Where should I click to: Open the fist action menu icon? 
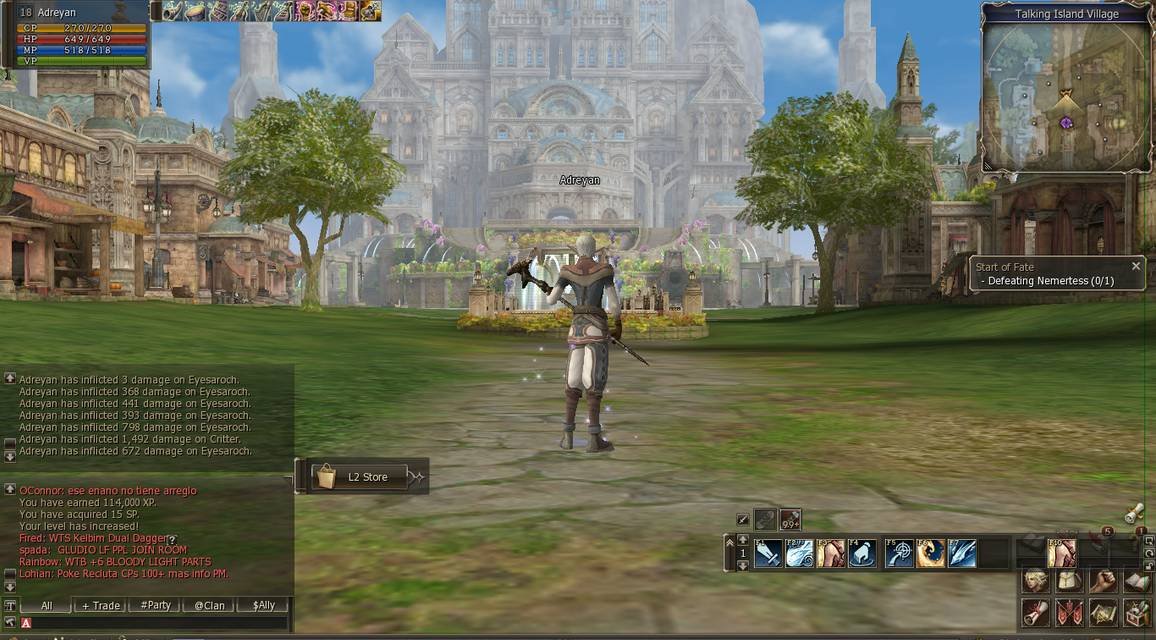click(1102, 581)
